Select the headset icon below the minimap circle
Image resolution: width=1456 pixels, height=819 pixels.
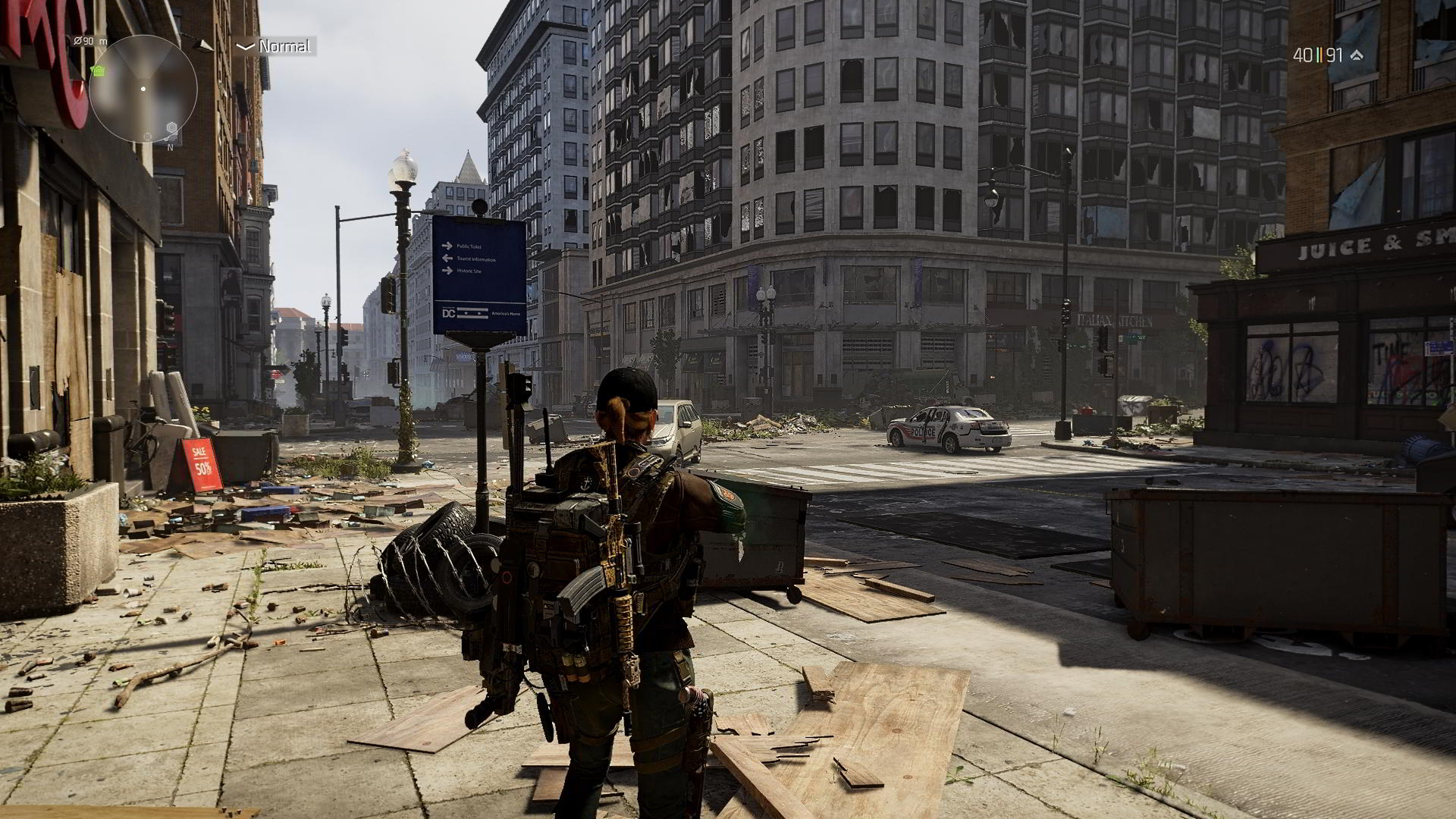(x=147, y=136)
